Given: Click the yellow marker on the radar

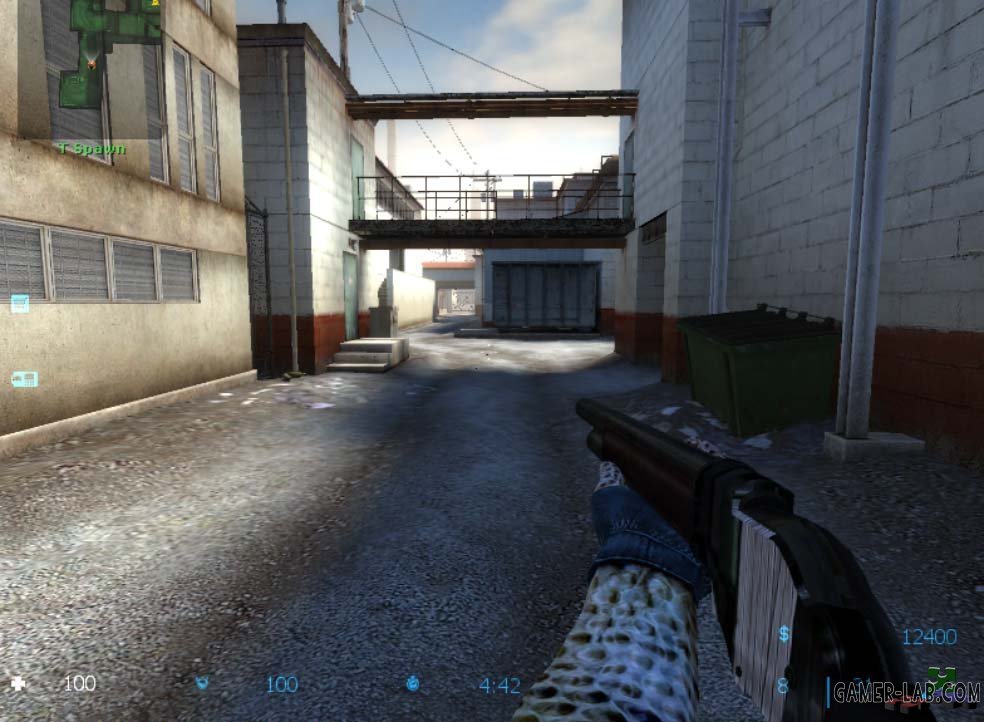Looking at the screenshot, I should (x=154, y=5).
